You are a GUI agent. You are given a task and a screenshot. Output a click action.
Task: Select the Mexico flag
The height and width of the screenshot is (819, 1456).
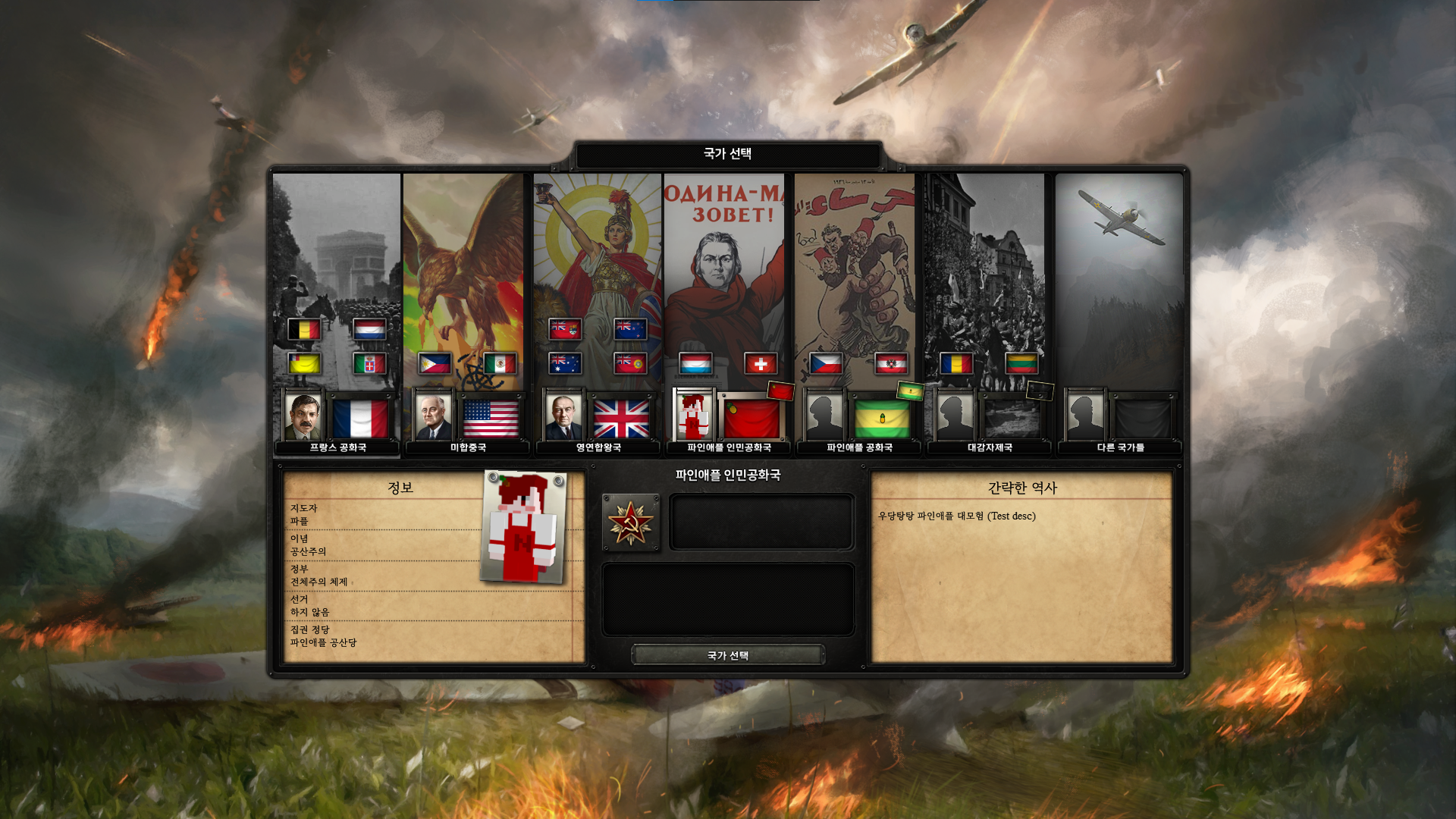point(500,364)
